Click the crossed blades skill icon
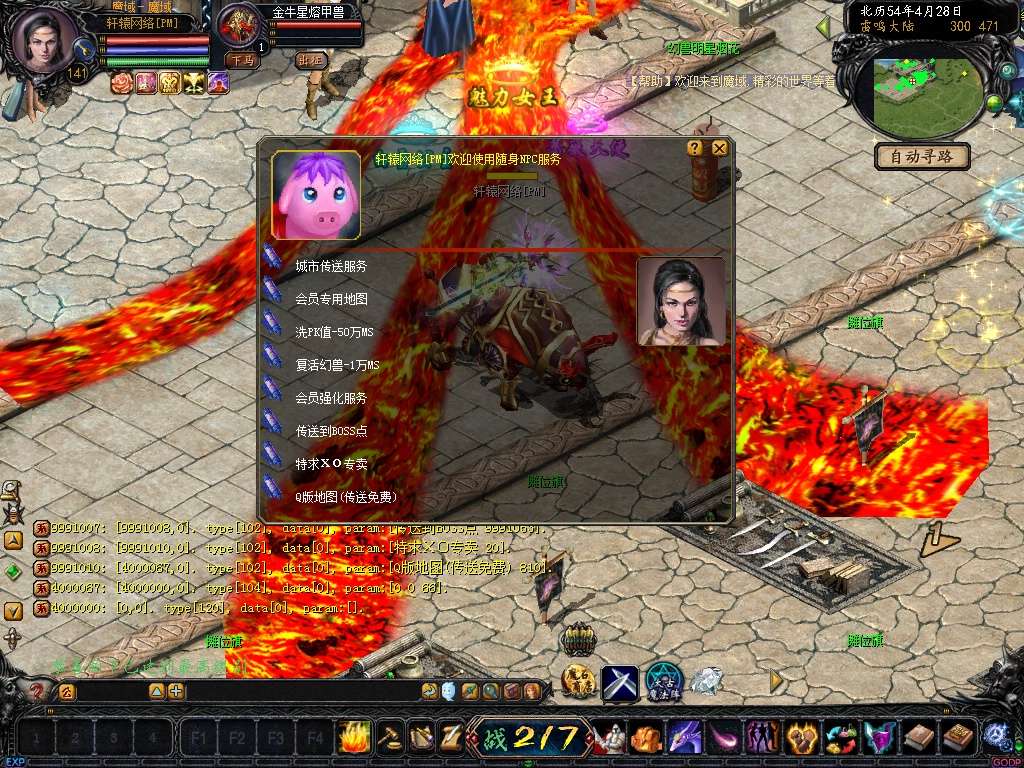Screen dimensions: 1024x768 click(619, 682)
